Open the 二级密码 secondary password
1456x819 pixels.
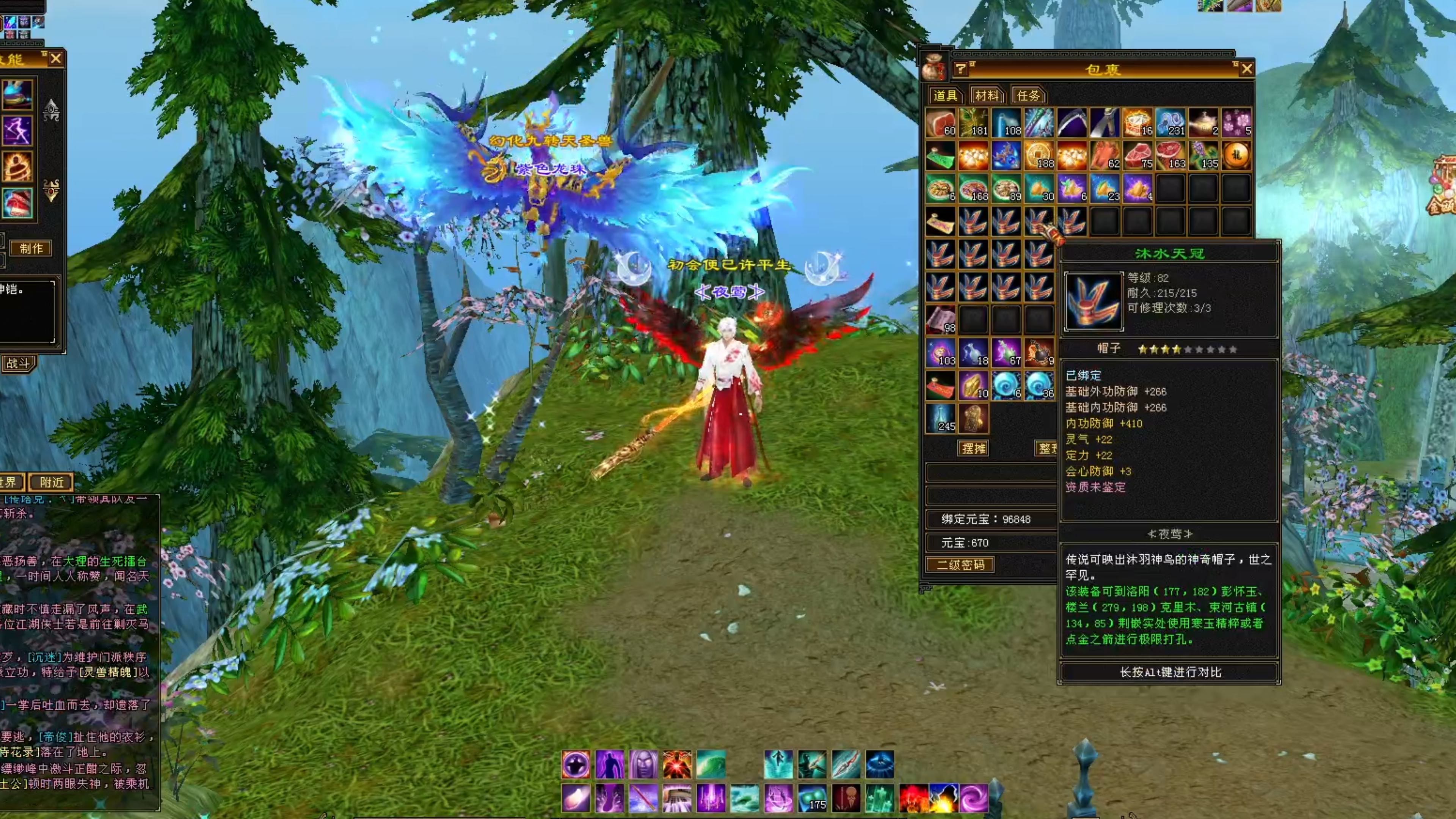coord(960,565)
